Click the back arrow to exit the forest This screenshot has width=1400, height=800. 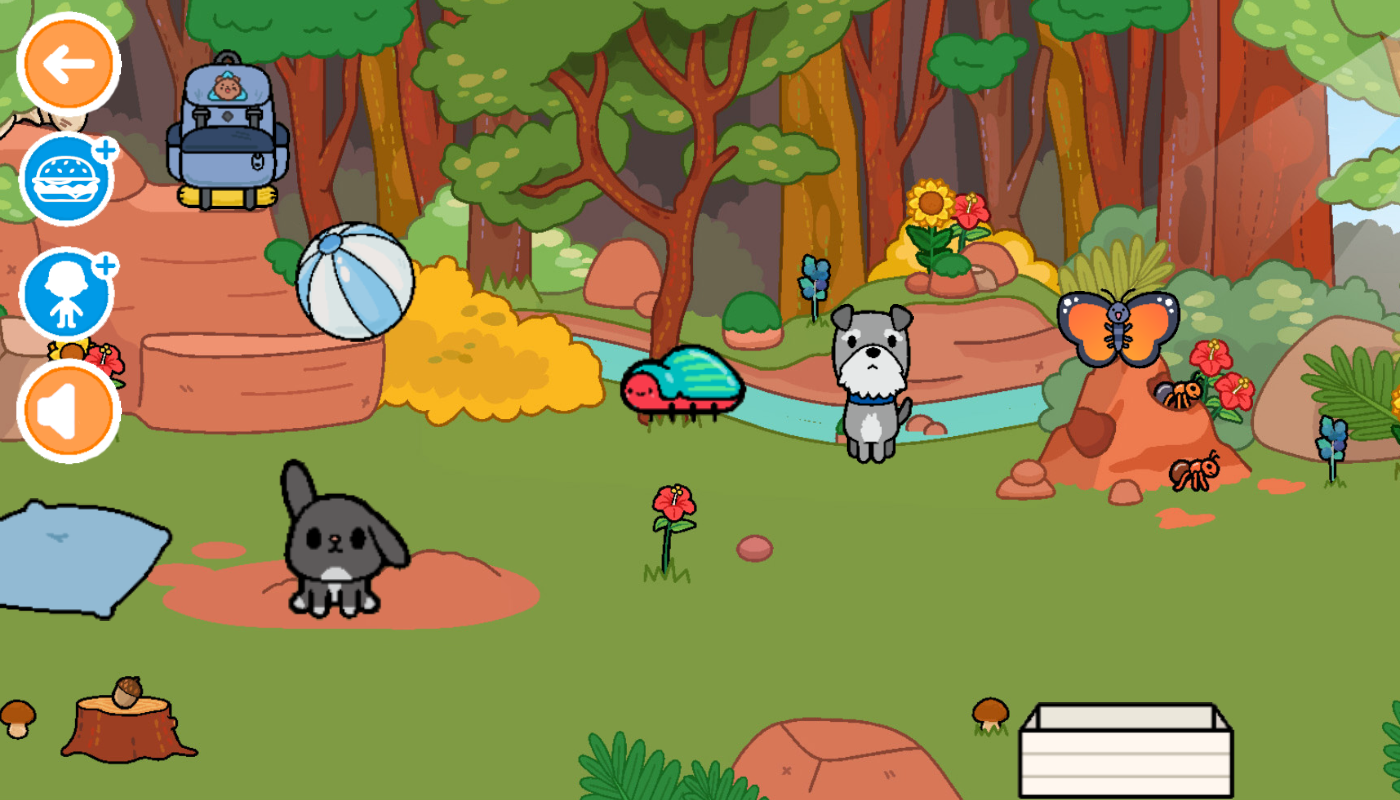click(x=68, y=63)
